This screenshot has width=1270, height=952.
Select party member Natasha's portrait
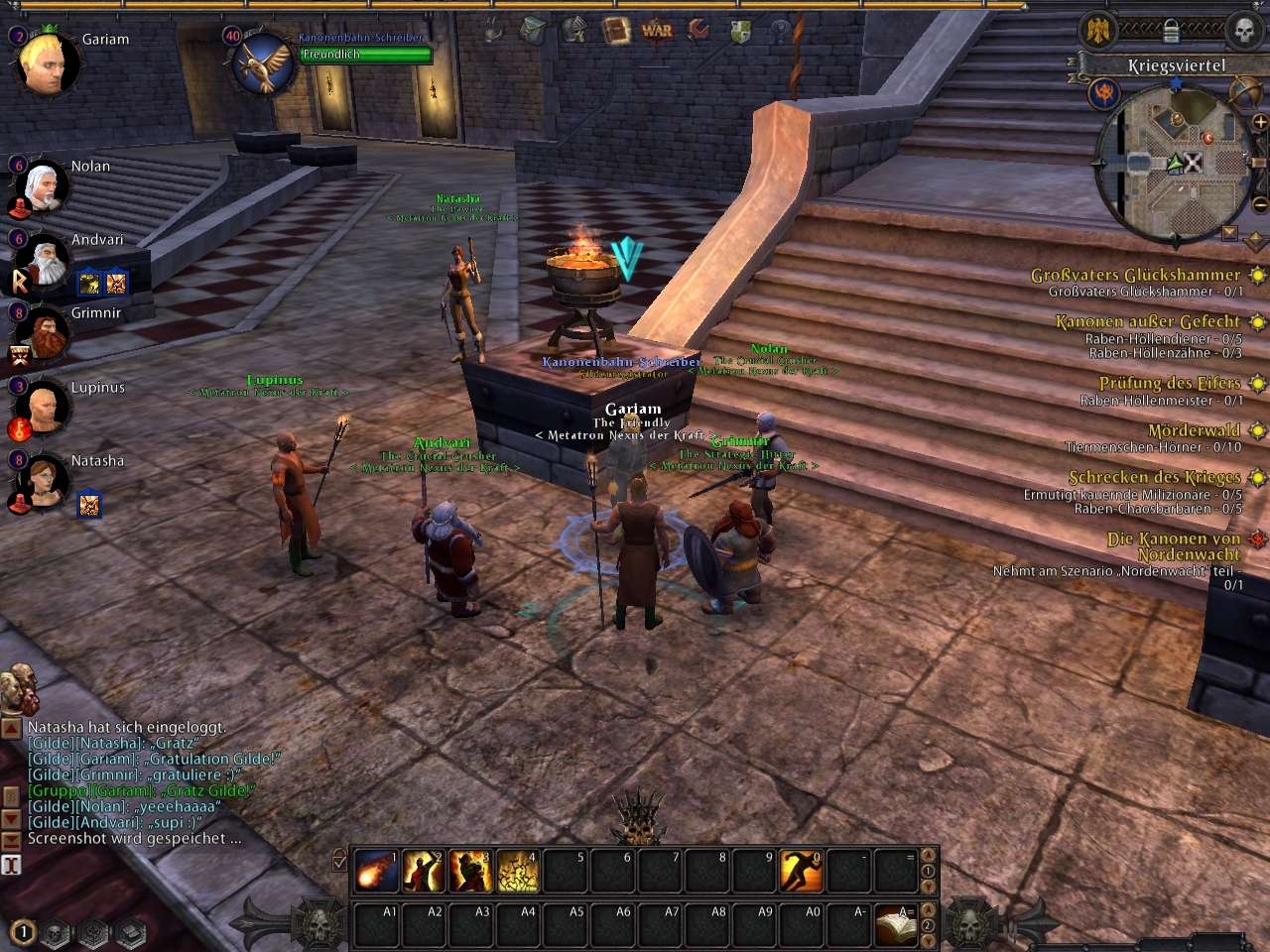42,481
